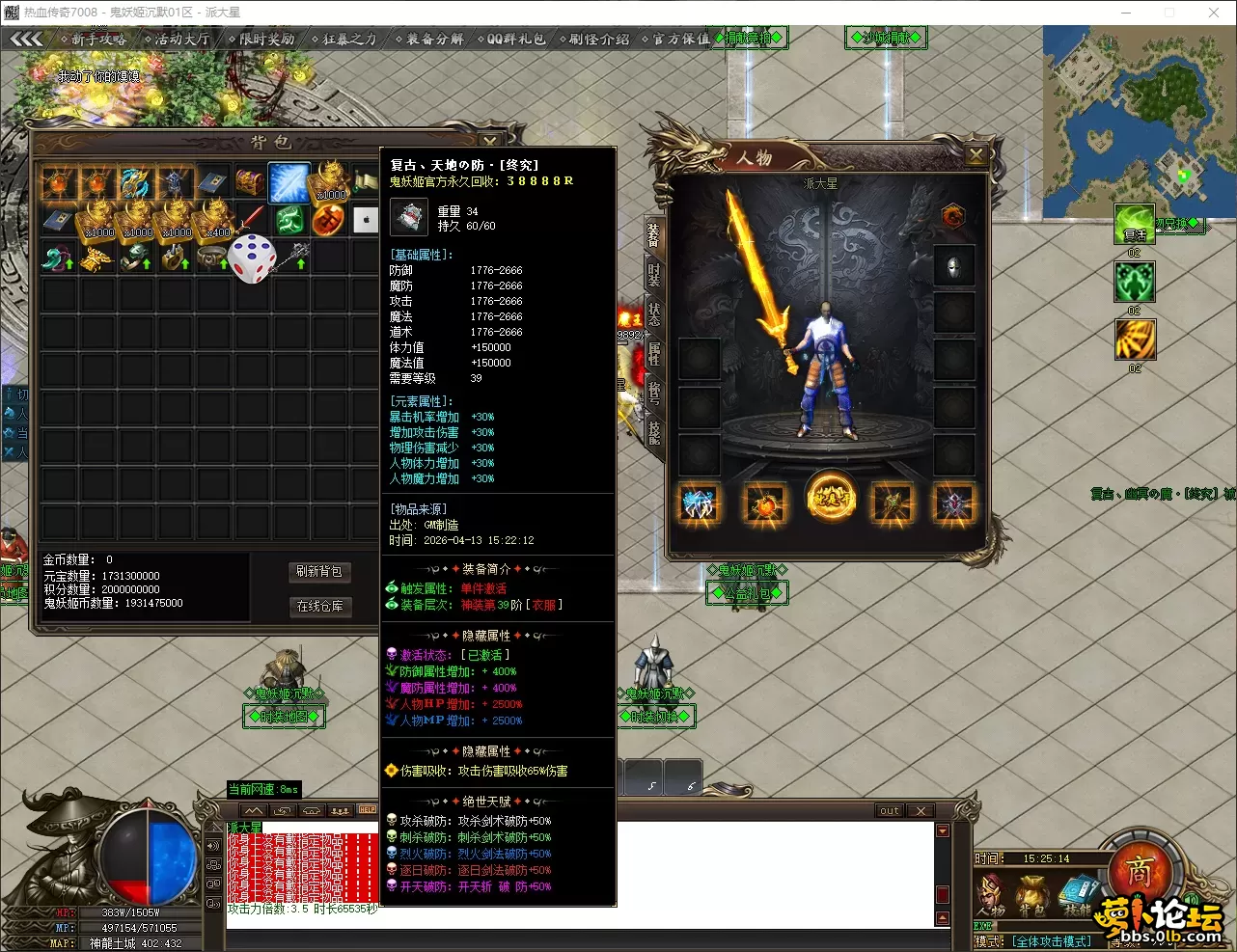Open the 在线仓库 online warehouse
This screenshot has width=1237, height=952.
tap(319, 607)
